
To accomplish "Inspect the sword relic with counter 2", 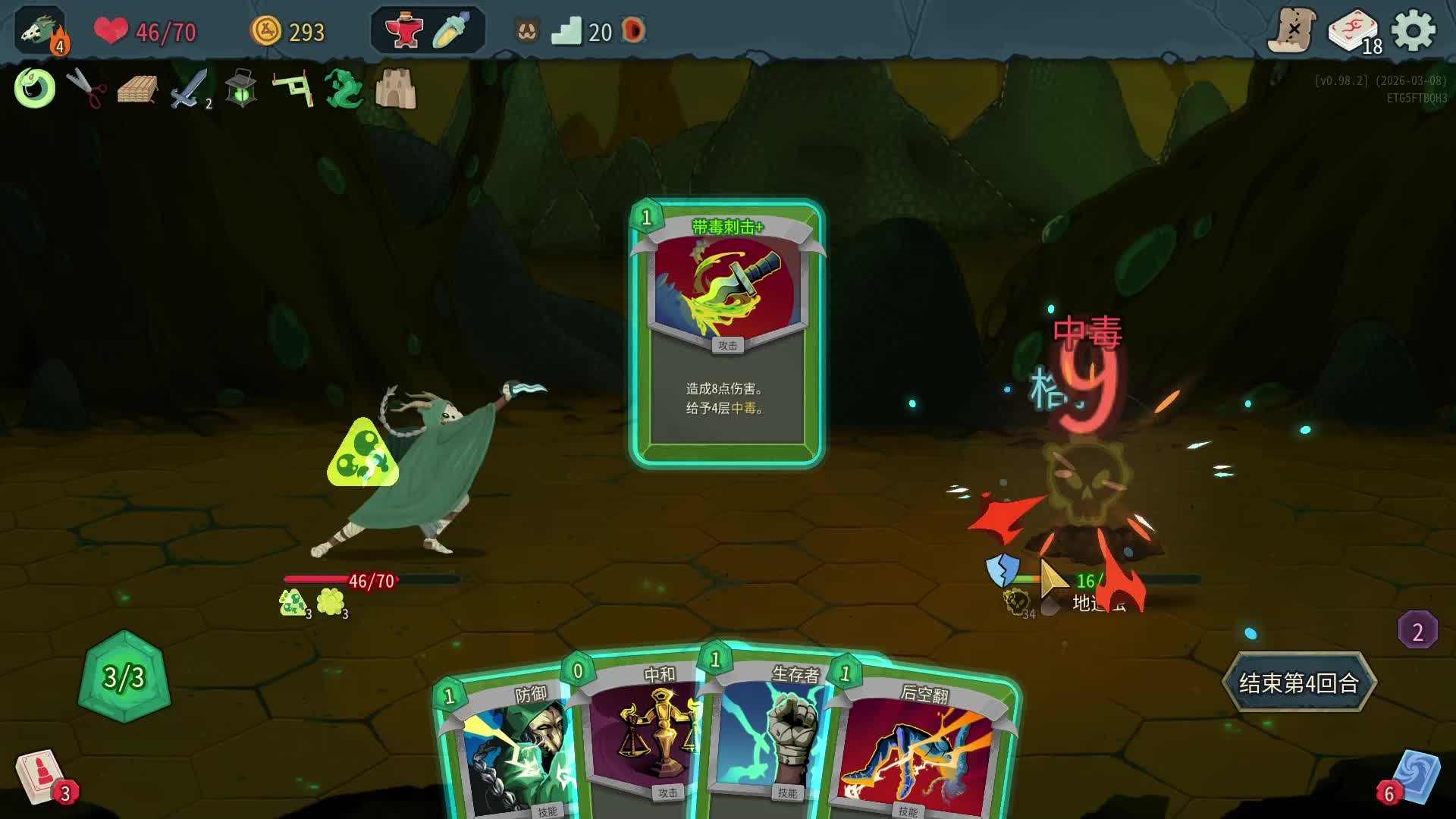I will pos(188,89).
